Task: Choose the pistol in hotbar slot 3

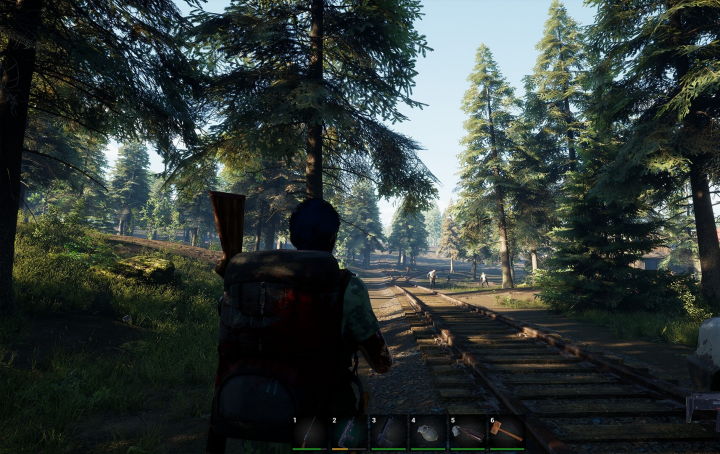Action: pos(388,432)
